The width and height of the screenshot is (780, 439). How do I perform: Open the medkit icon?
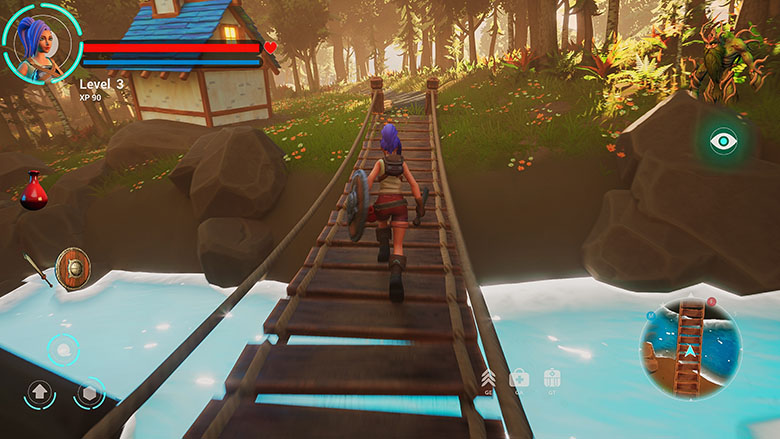pyautogui.click(x=519, y=378)
